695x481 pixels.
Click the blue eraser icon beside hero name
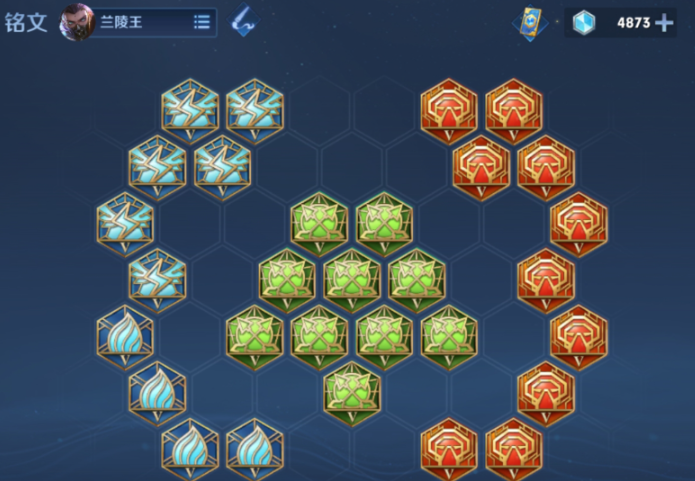point(242,21)
